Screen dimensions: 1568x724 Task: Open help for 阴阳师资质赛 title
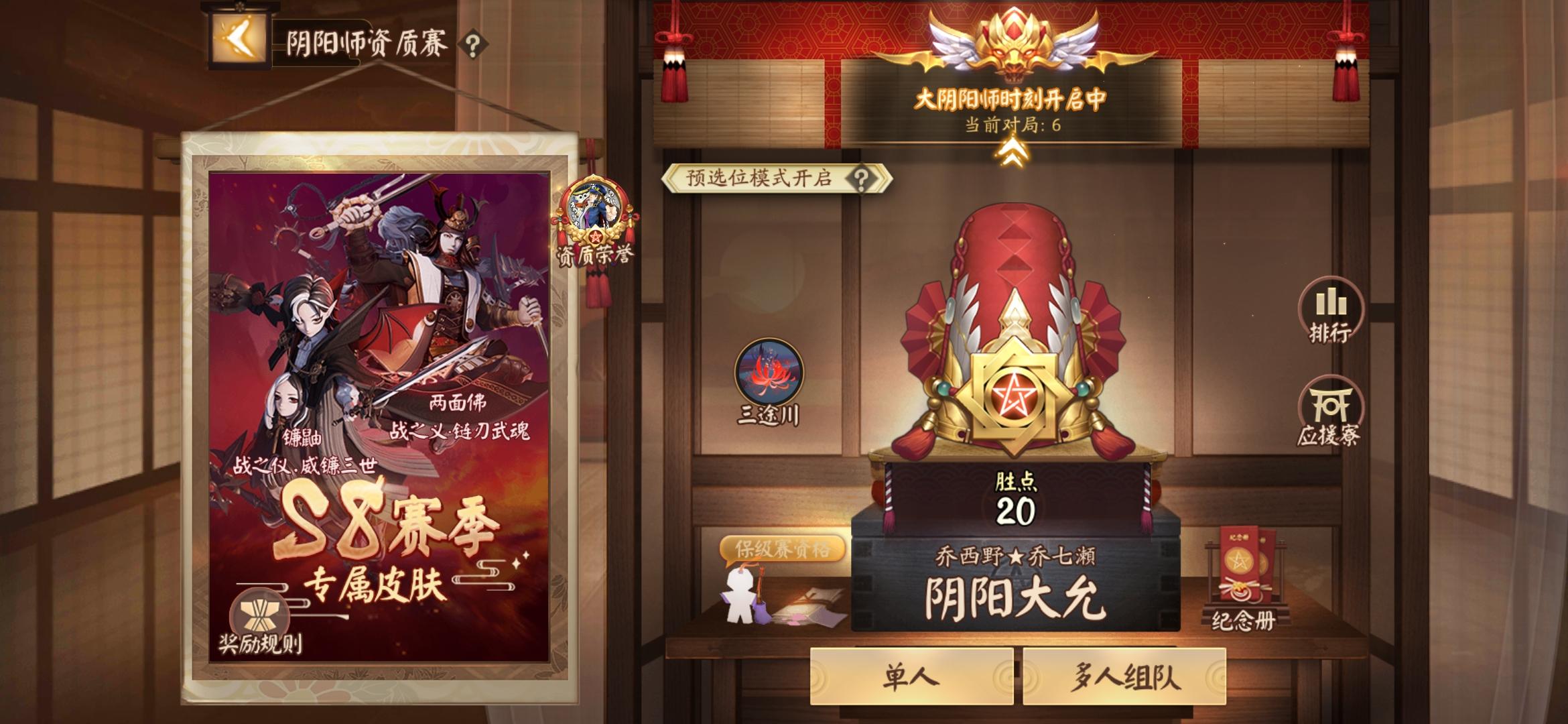[469, 44]
